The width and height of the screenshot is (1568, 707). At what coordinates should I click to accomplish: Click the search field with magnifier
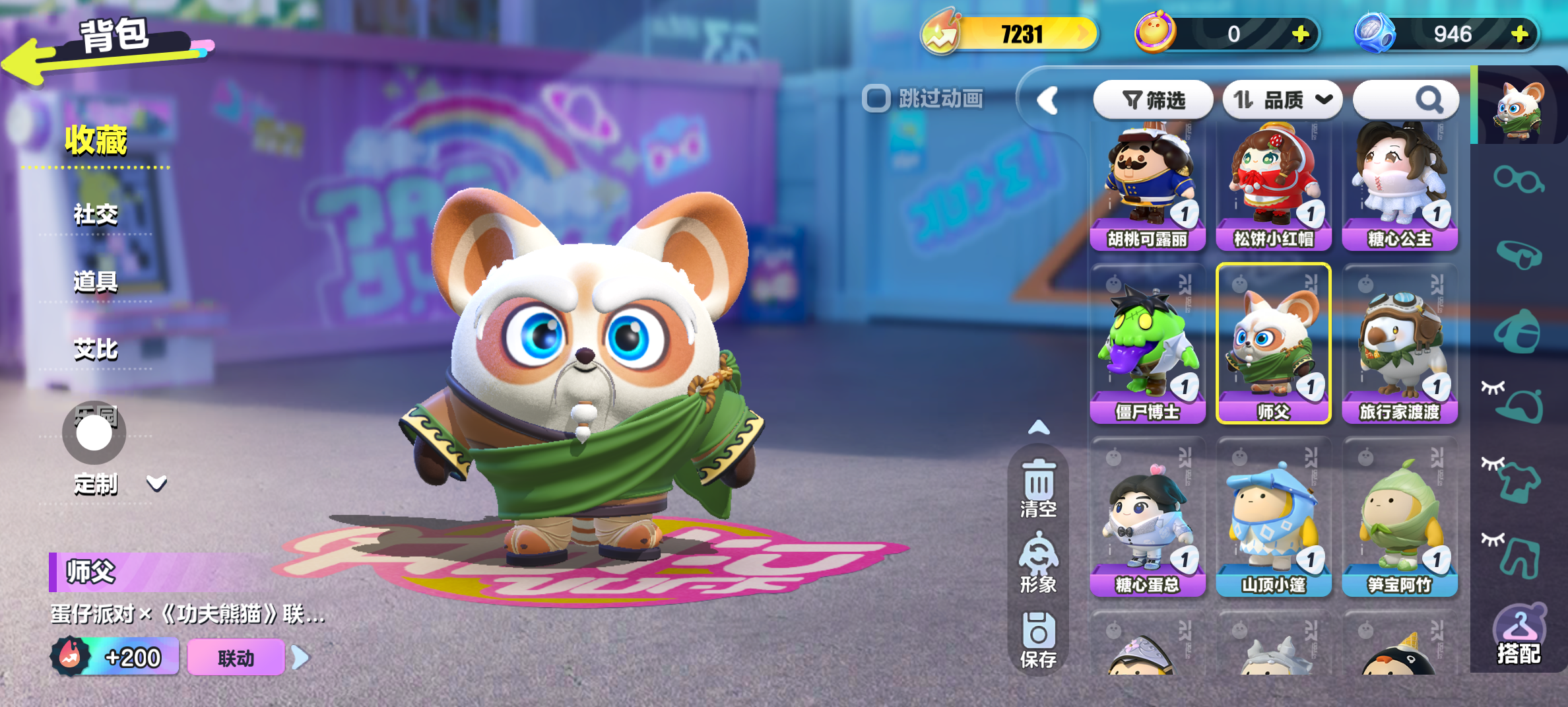[1405, 100]
